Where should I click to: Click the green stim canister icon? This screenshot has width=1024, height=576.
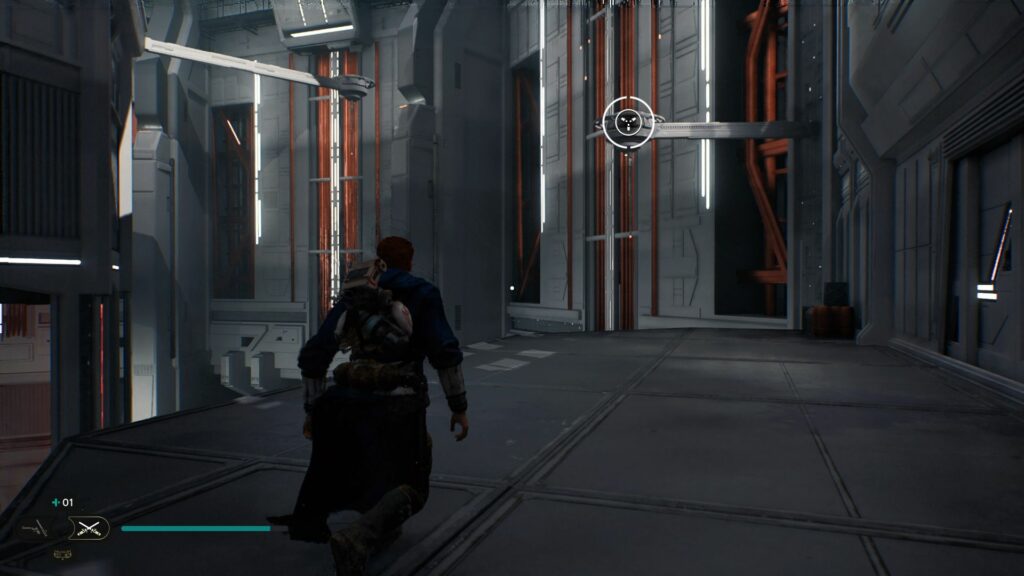(56, 502)
